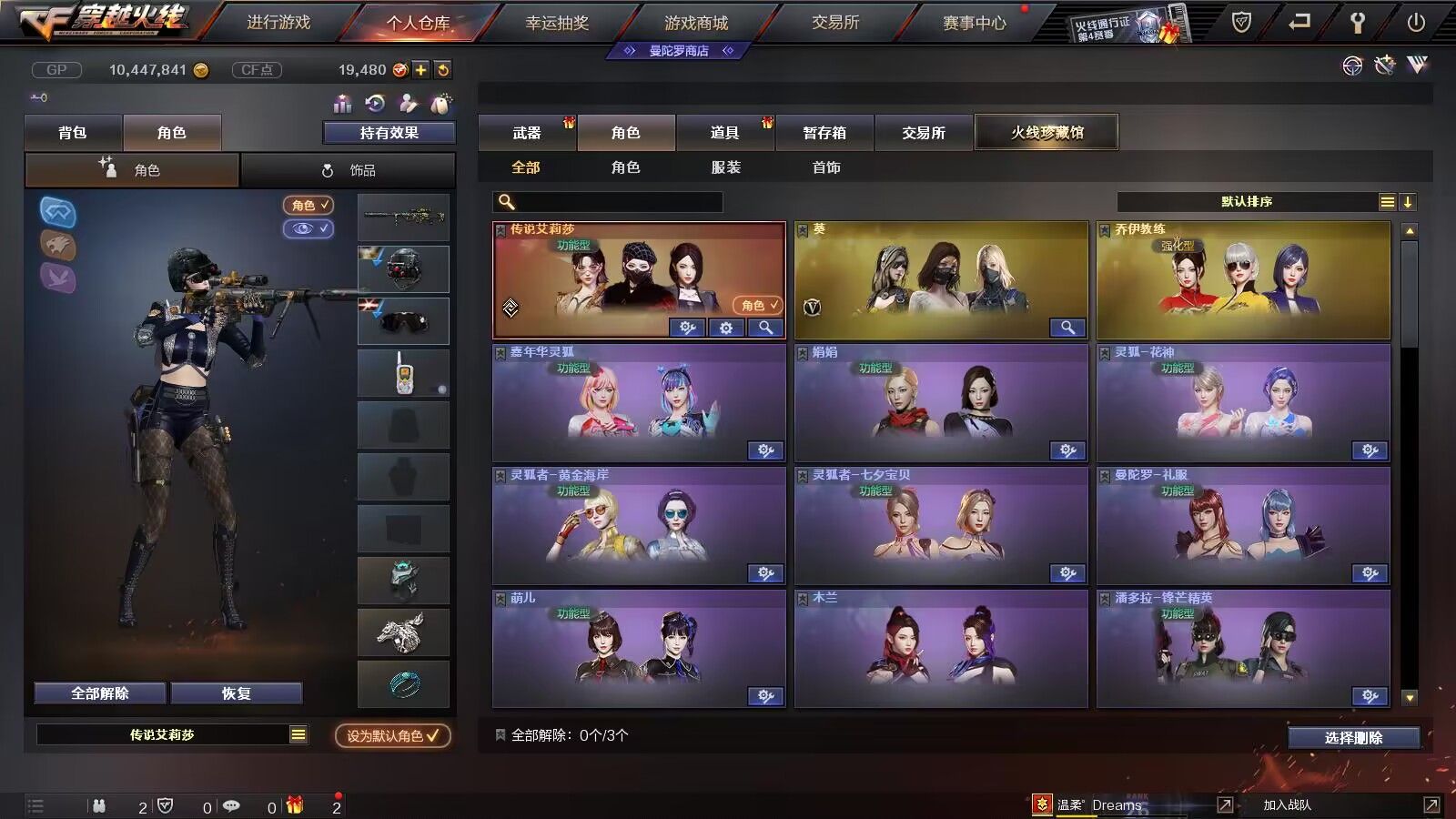Open the gear settings on 葵 character card
The width and height of the screenshot is (1456, 819).
1069,328
